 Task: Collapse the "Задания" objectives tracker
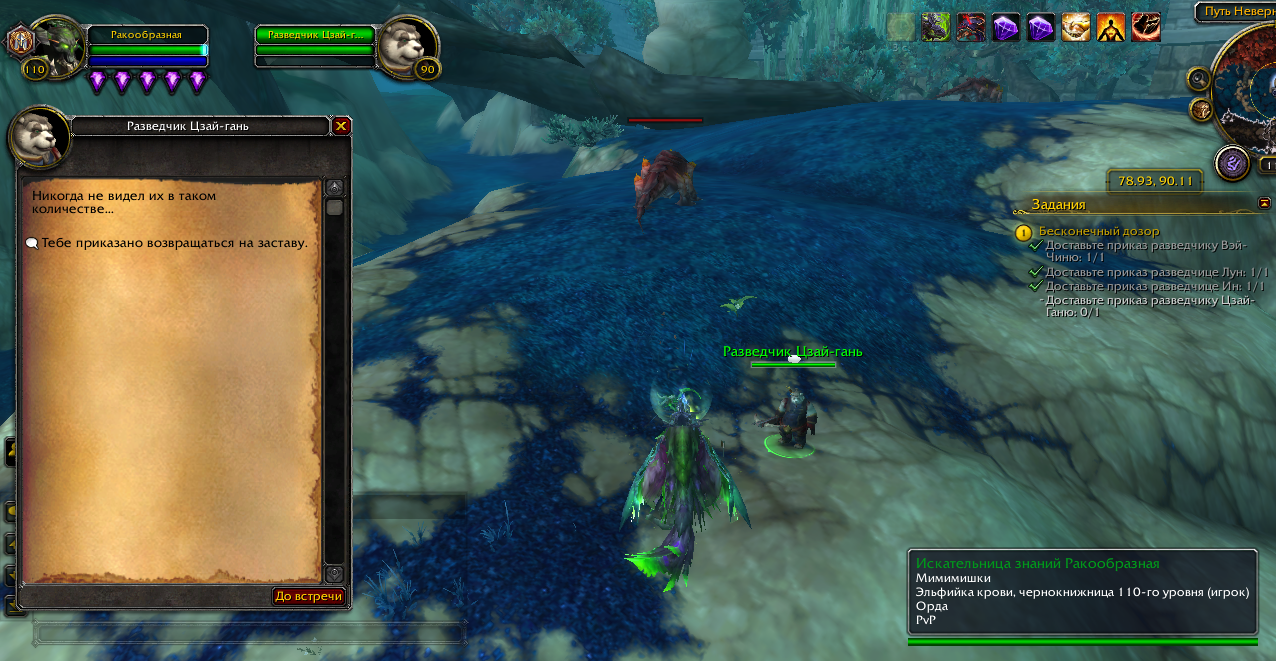coord(1264,203)
